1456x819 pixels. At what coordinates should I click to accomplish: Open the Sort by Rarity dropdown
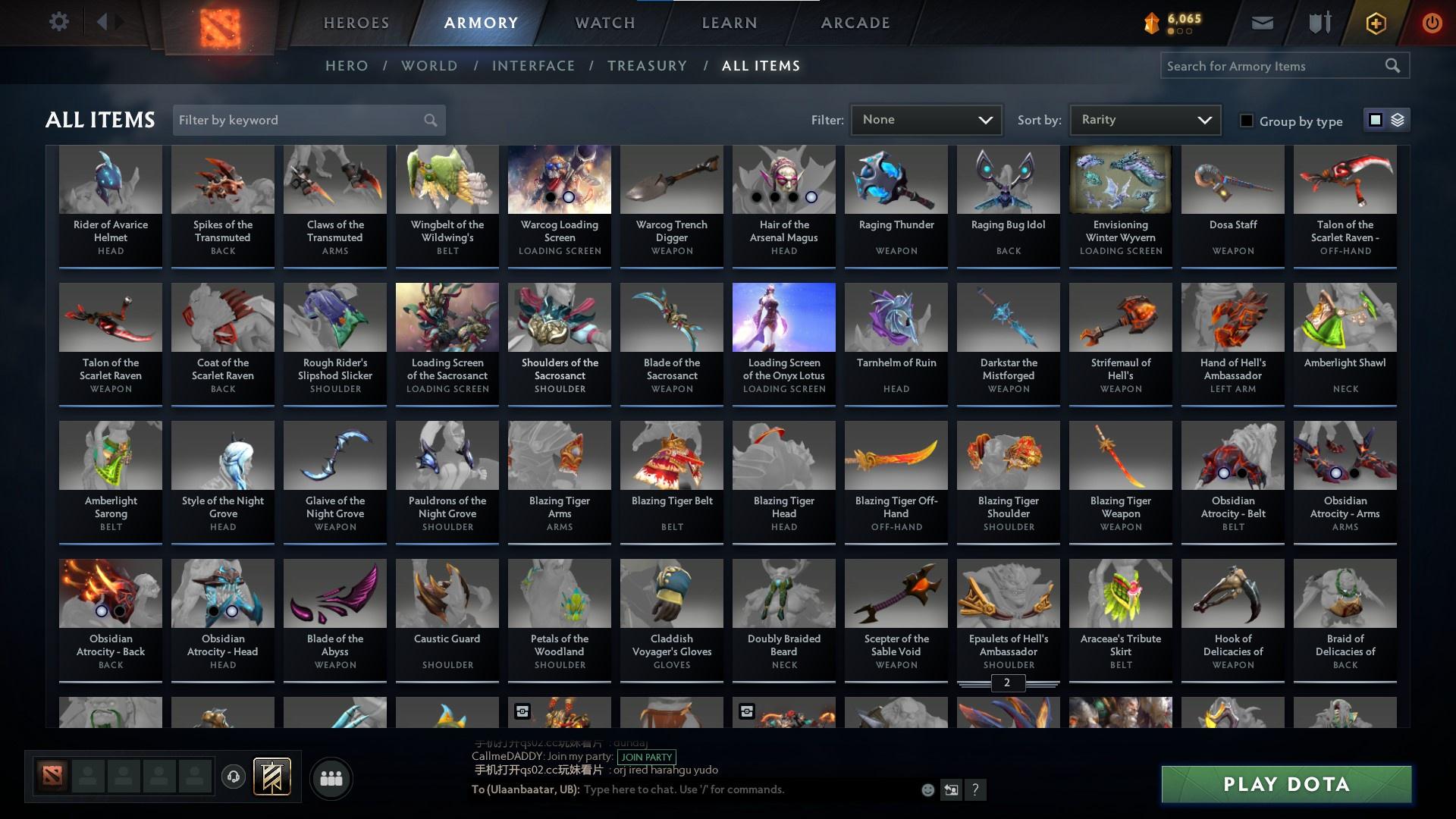(1144, 119)
